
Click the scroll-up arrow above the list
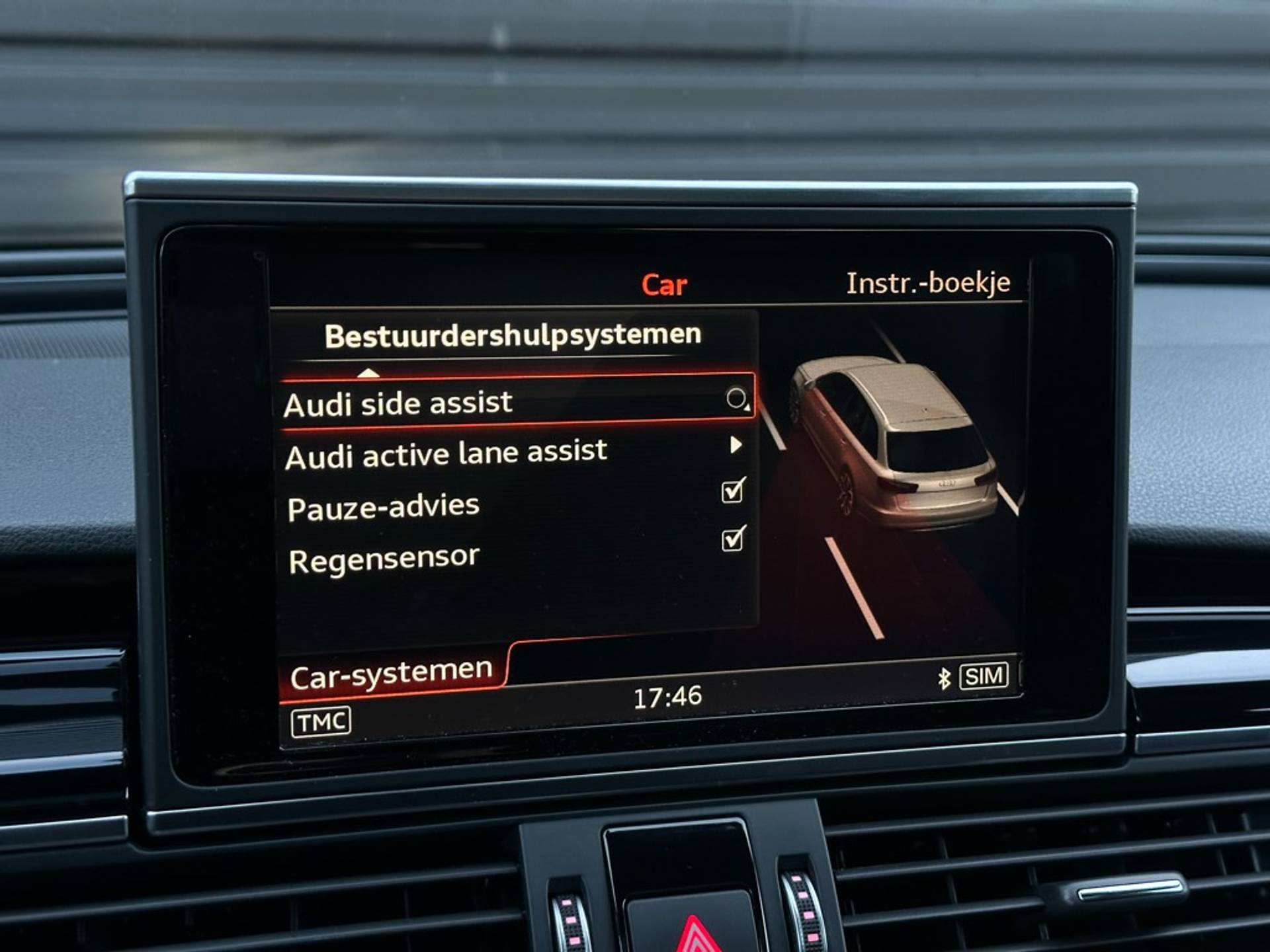click(368, 374)
